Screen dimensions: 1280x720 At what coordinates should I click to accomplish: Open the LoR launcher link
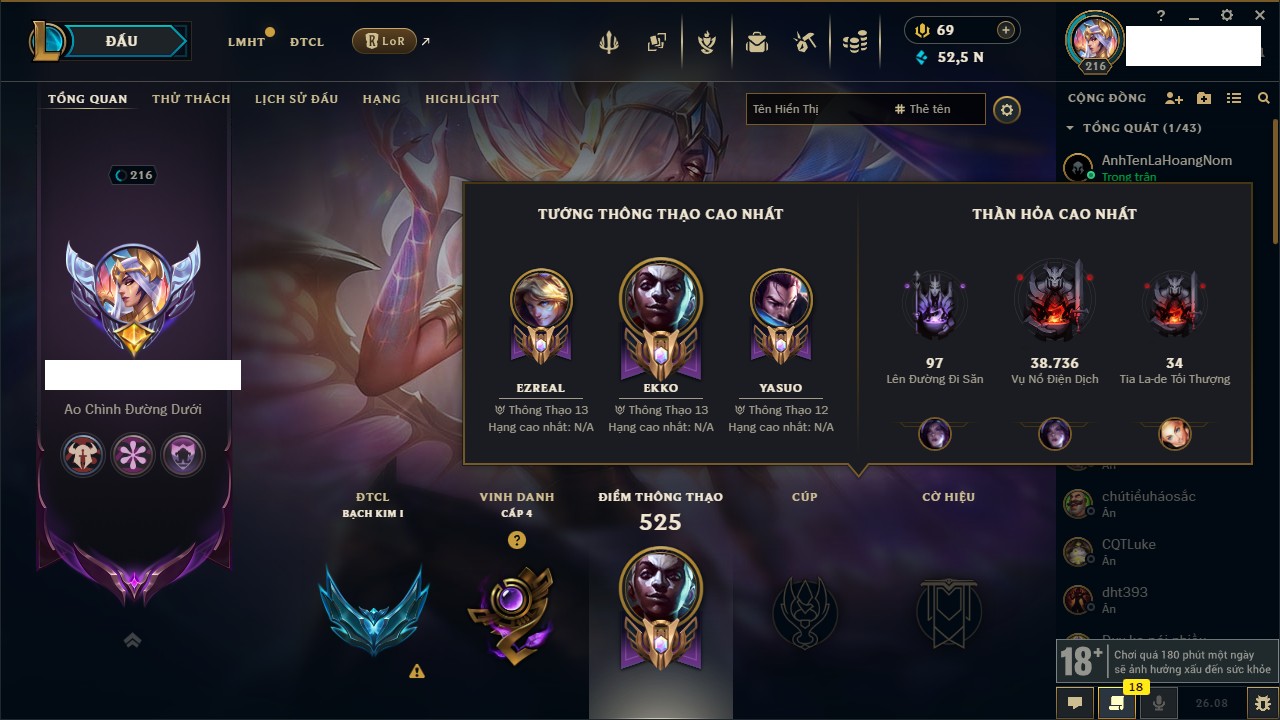[x=385, y=41]
